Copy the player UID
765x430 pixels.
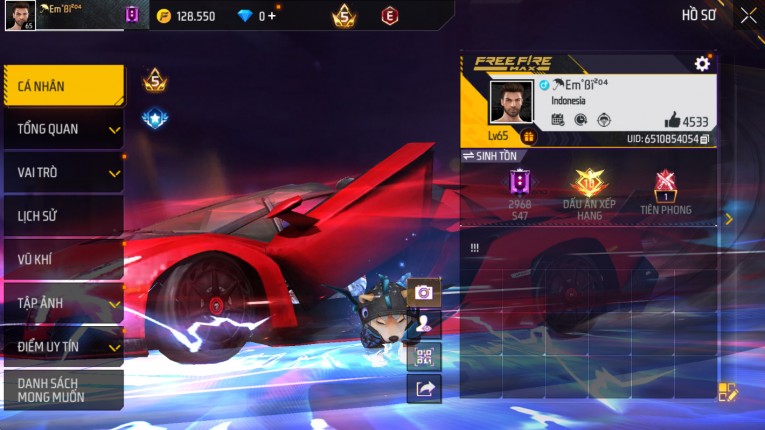(x=705, y=139)
